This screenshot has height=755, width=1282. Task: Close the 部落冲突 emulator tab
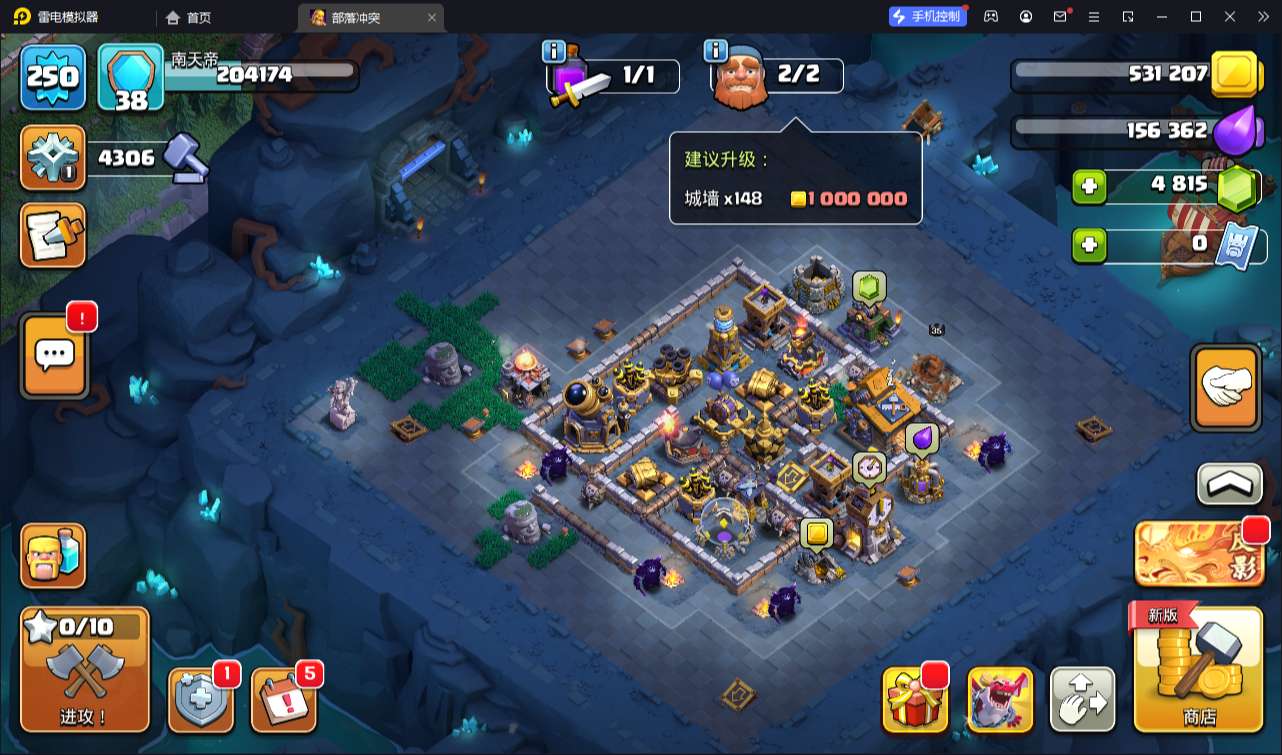pos(432,17)
